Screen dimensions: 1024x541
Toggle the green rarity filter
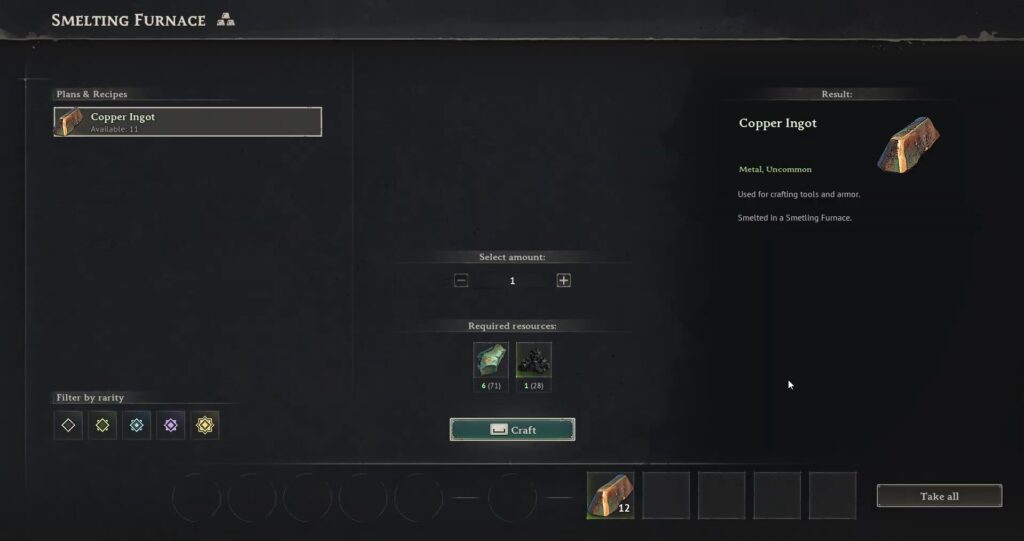click(x=102, y=425)
